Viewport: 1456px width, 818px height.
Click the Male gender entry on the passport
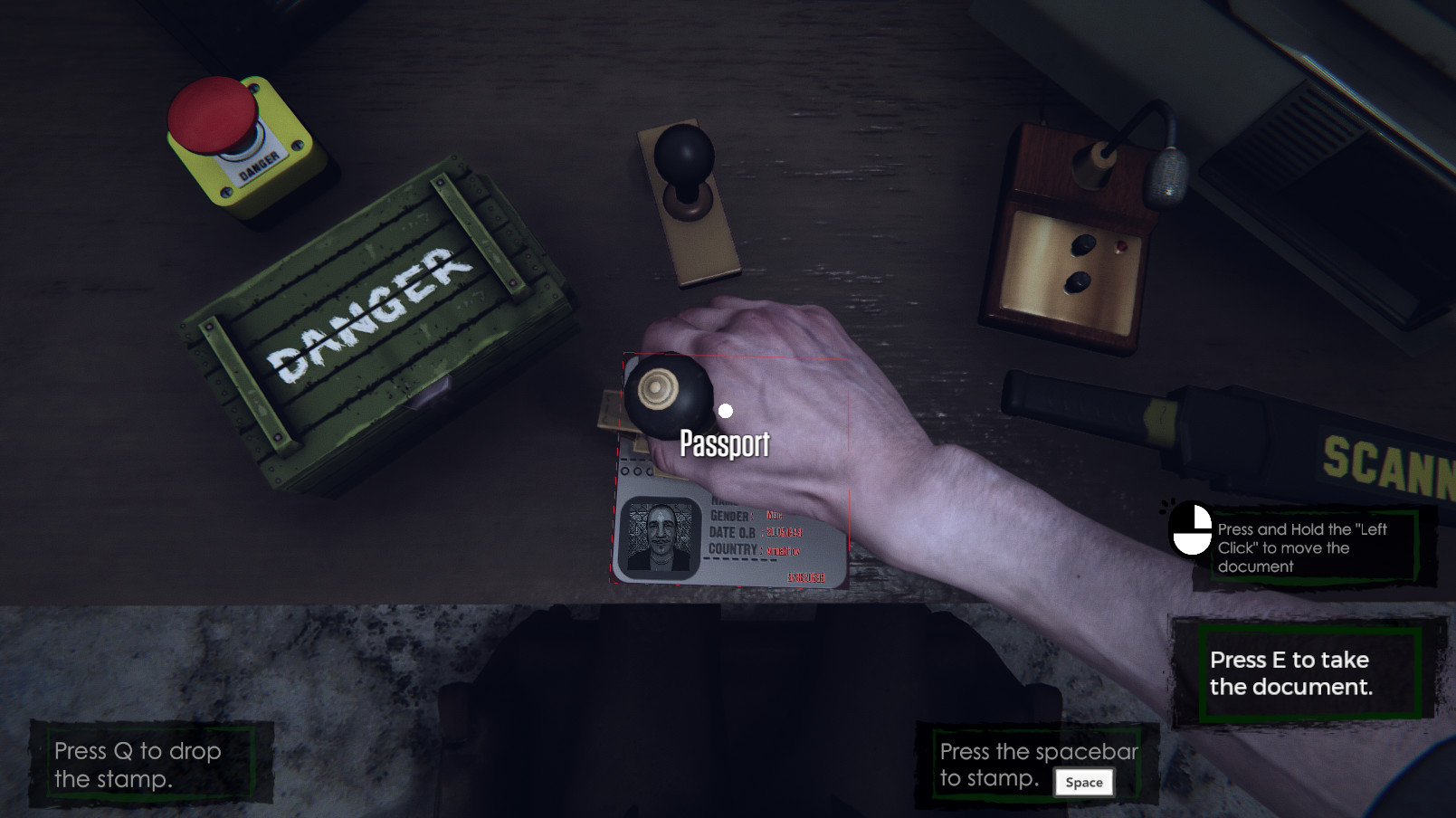[x=775, y=516]
